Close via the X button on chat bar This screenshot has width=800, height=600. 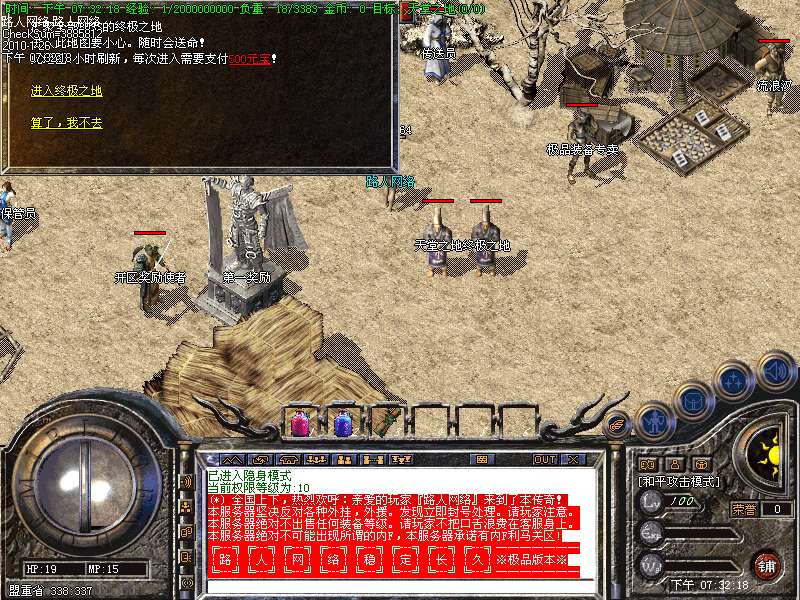point(573,460)
